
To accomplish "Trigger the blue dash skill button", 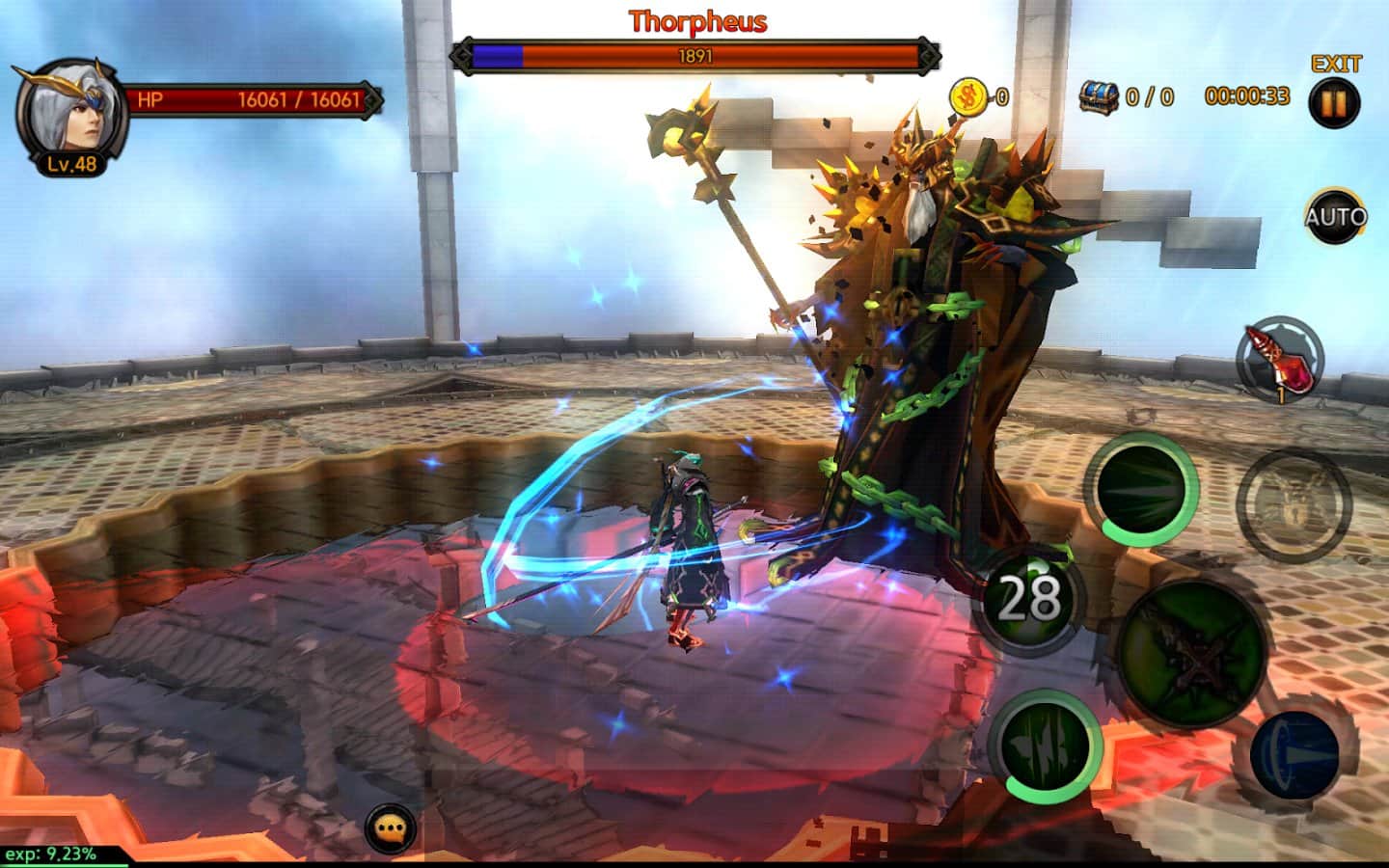I will click(1294, 752).
